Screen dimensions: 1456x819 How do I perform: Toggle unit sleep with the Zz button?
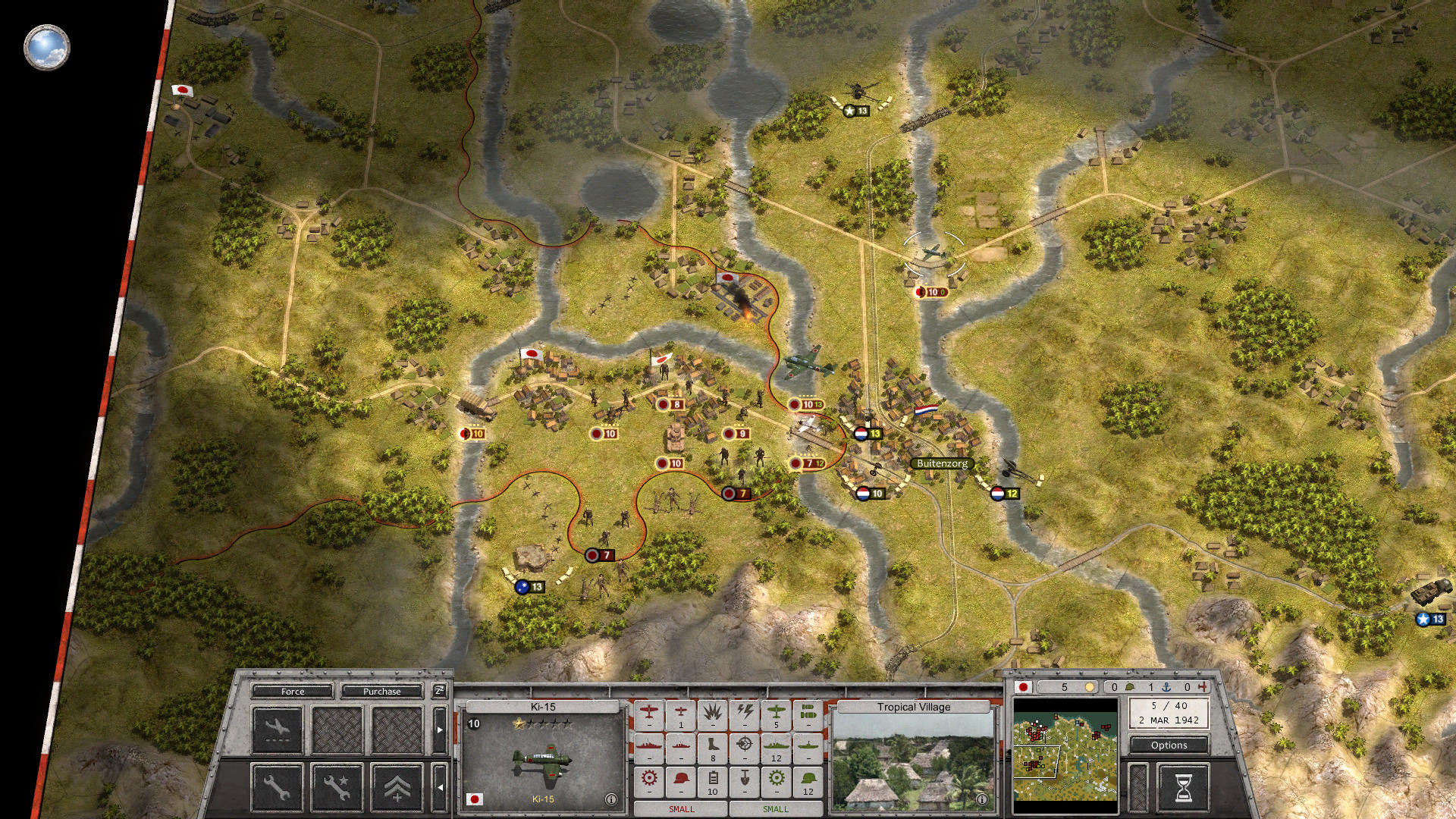coord(438,692)
